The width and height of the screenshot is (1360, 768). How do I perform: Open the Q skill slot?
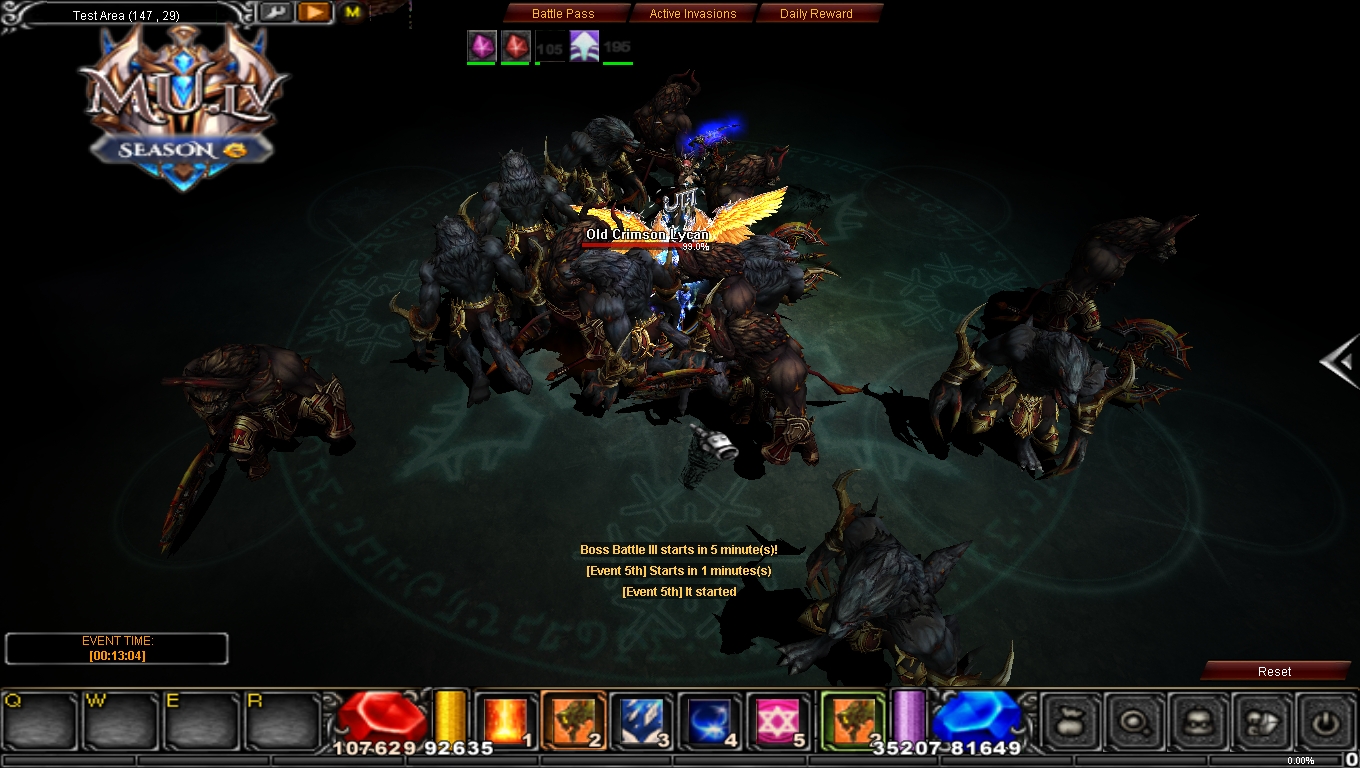tap(37, 720)
